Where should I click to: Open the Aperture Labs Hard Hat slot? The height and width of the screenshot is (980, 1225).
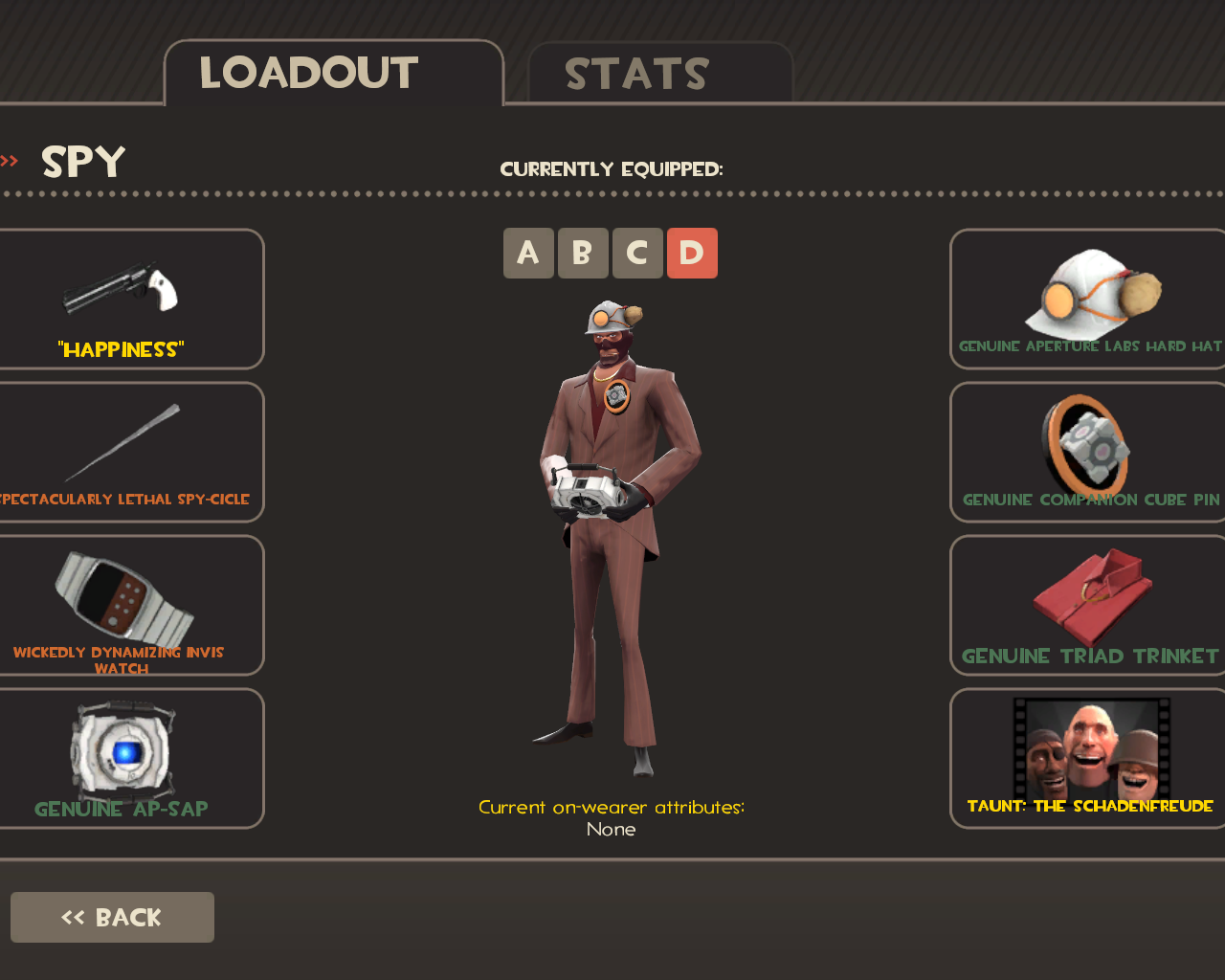1089,299
